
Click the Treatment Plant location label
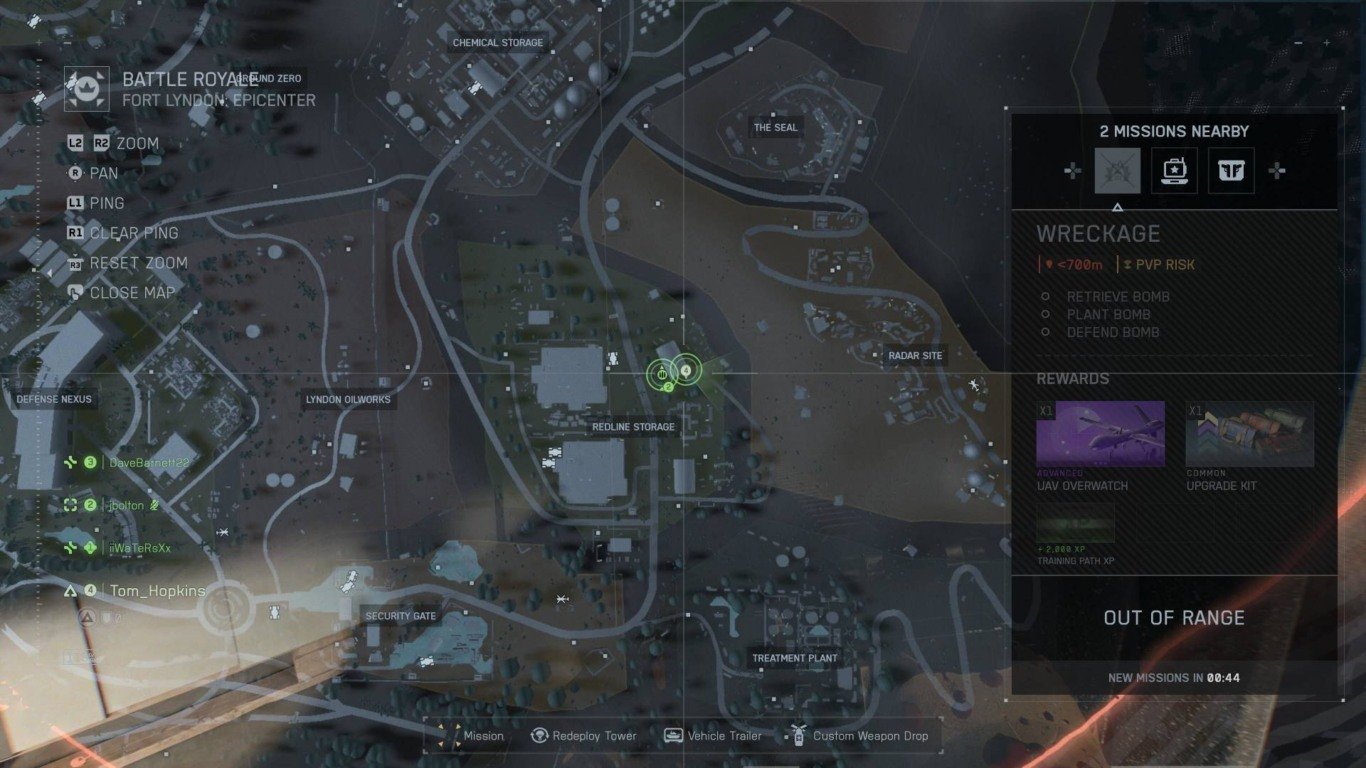[795, 658]
